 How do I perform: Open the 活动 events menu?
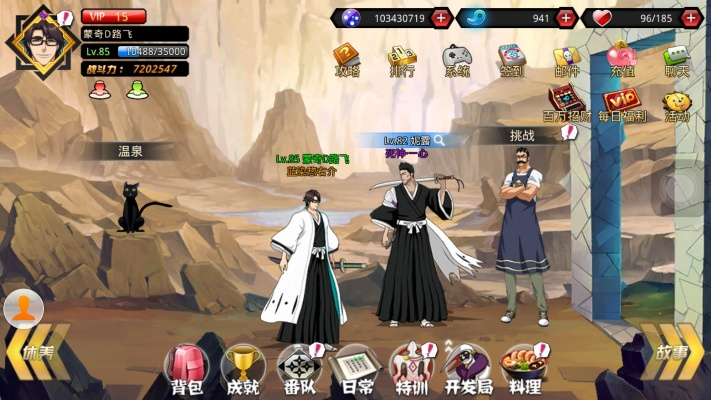677,104
